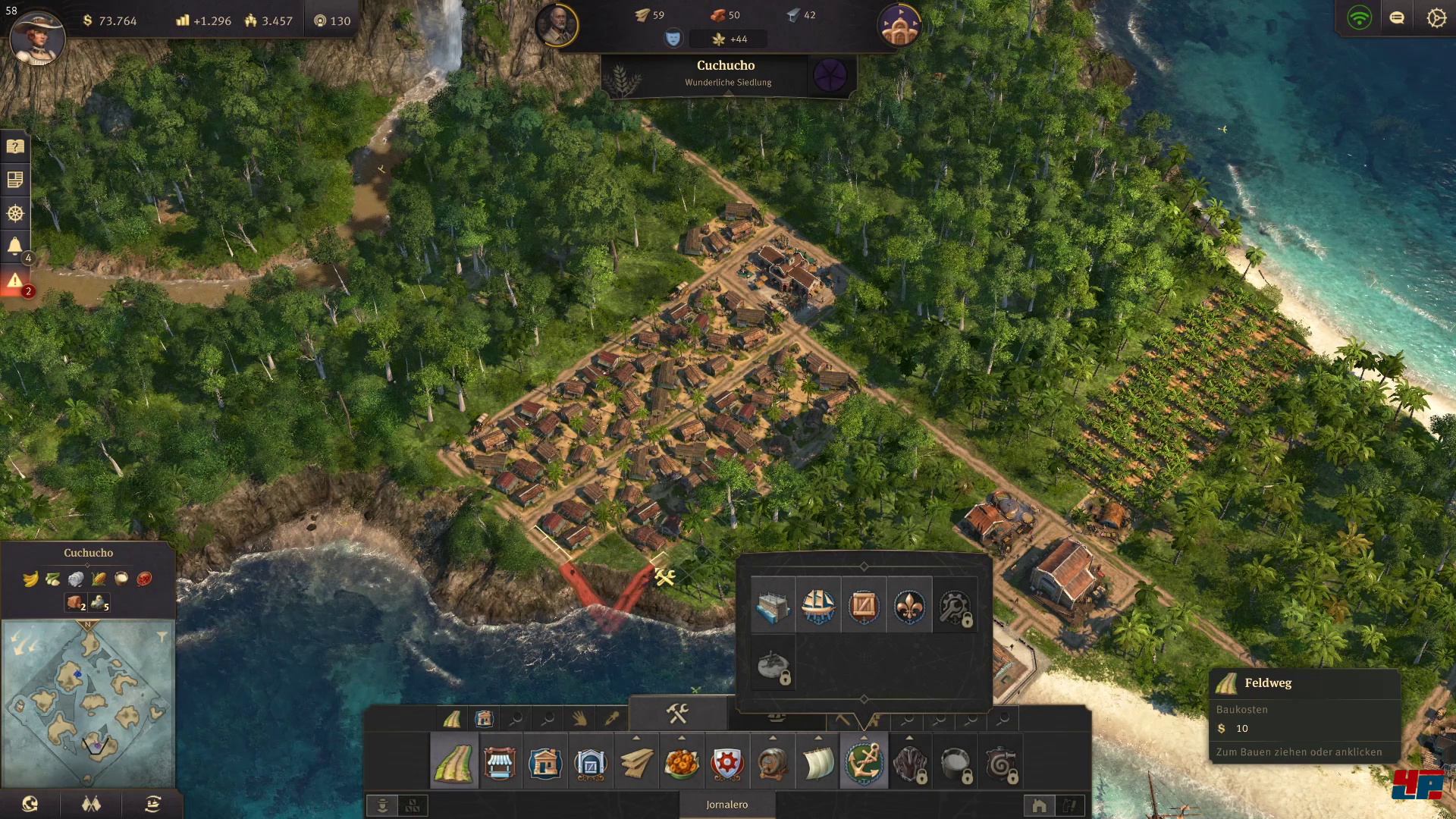Select the fleur-de-lis harbour building

(x=909, y=606)
